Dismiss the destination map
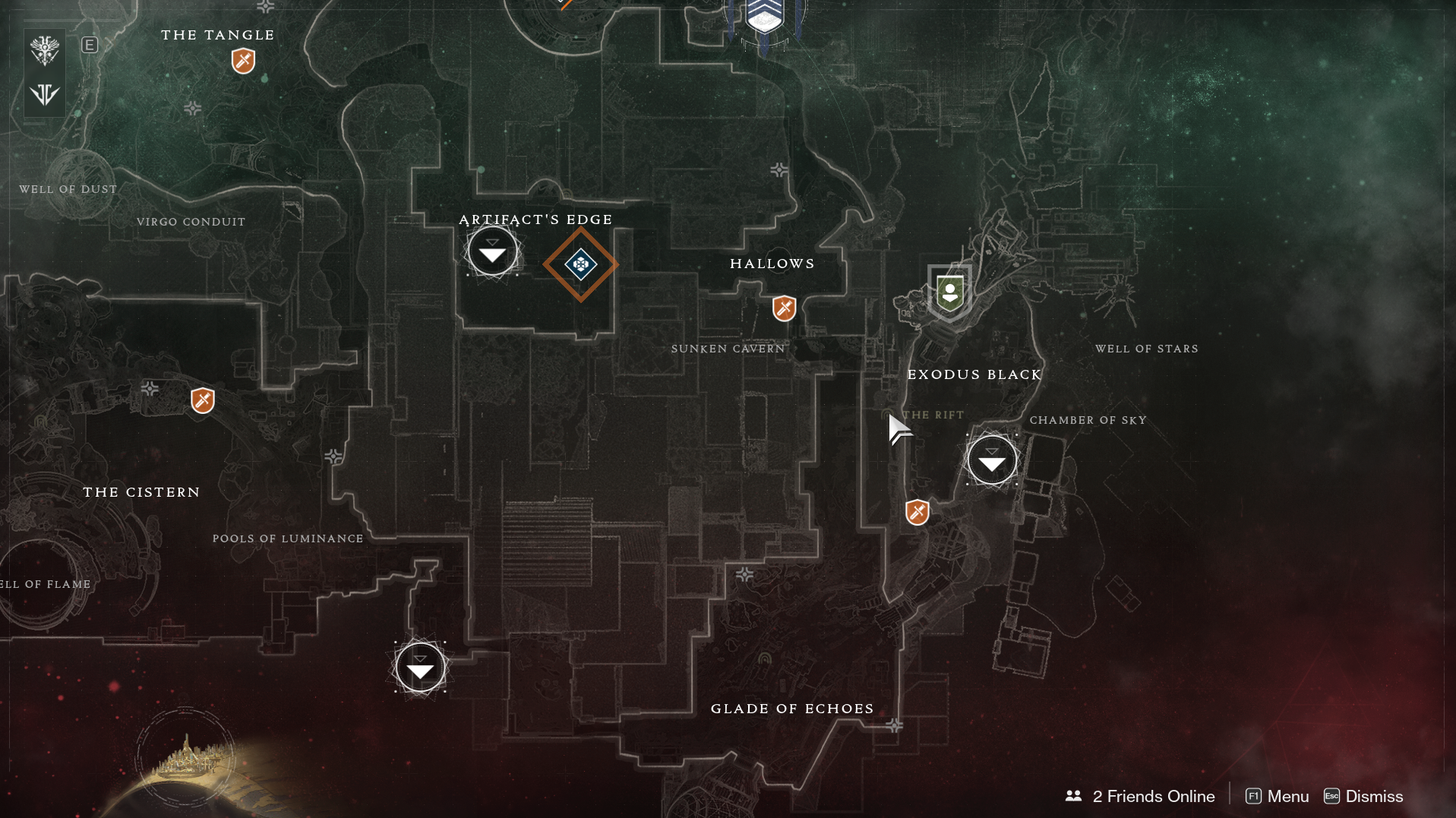1456x818 pixels. pyautogui.click(x=1363, y=796)
